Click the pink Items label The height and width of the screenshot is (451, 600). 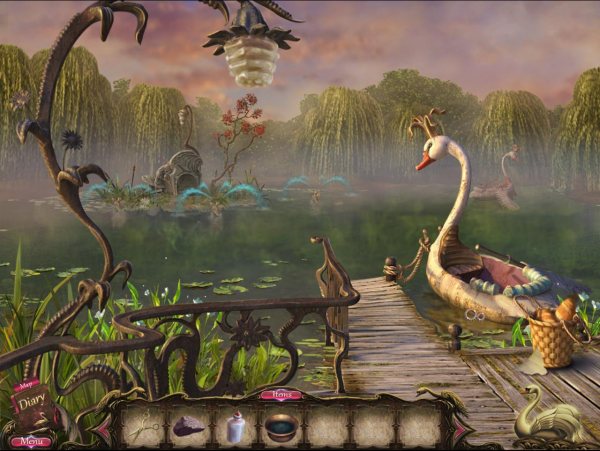click(282, 395)
